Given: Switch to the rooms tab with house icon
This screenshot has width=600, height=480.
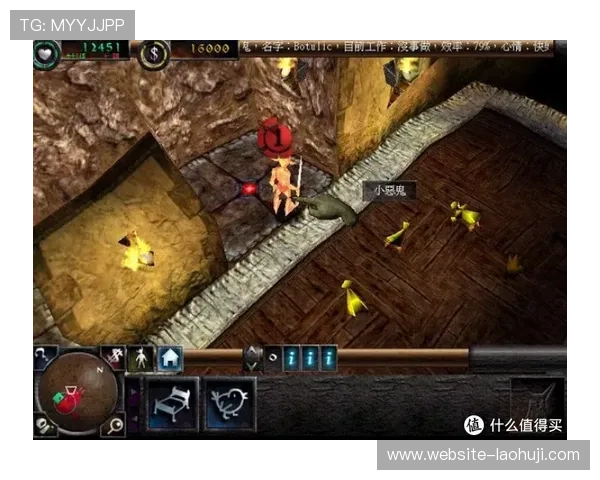Looking at the screenshot, I should 170,357.
